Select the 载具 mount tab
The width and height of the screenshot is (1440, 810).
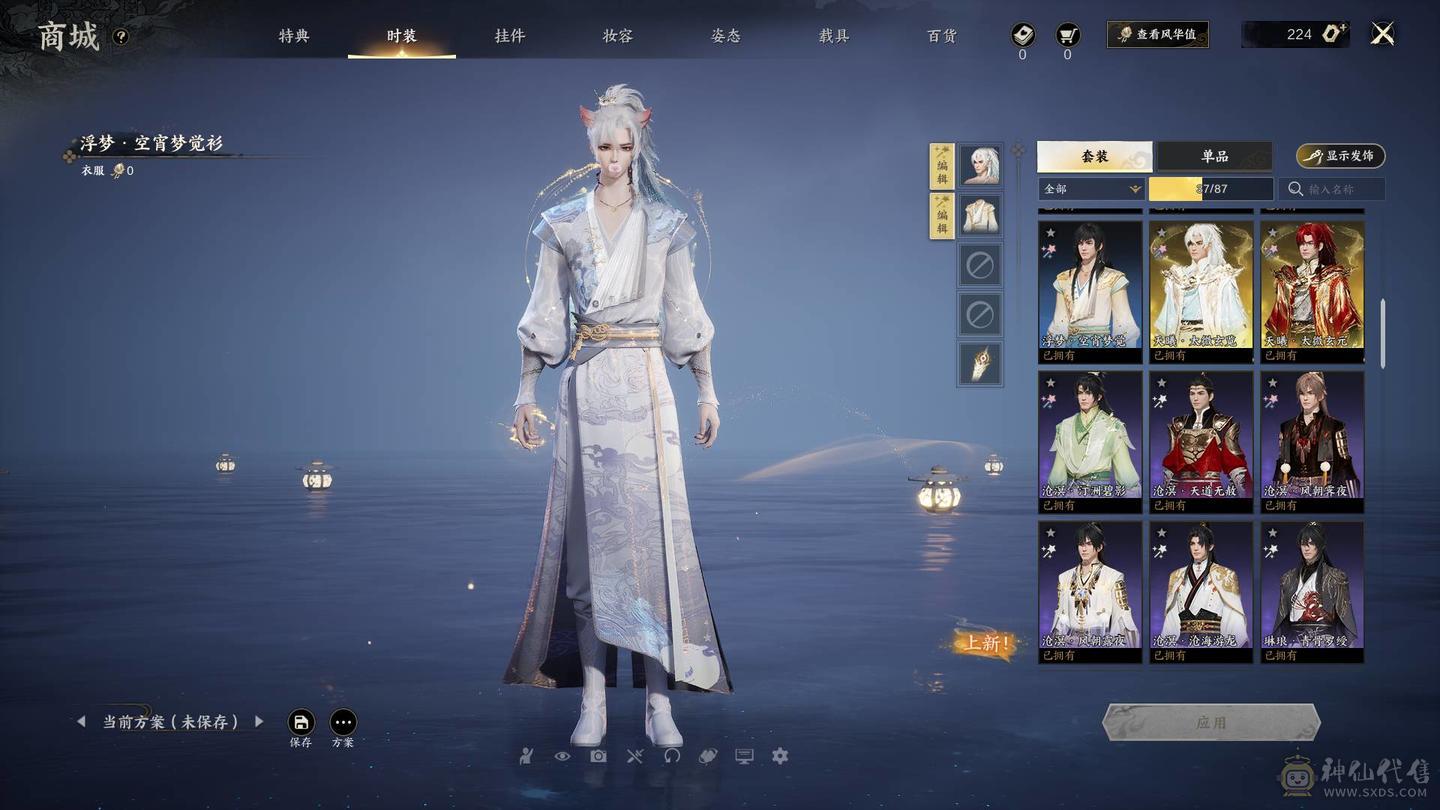tap(833, 36)
